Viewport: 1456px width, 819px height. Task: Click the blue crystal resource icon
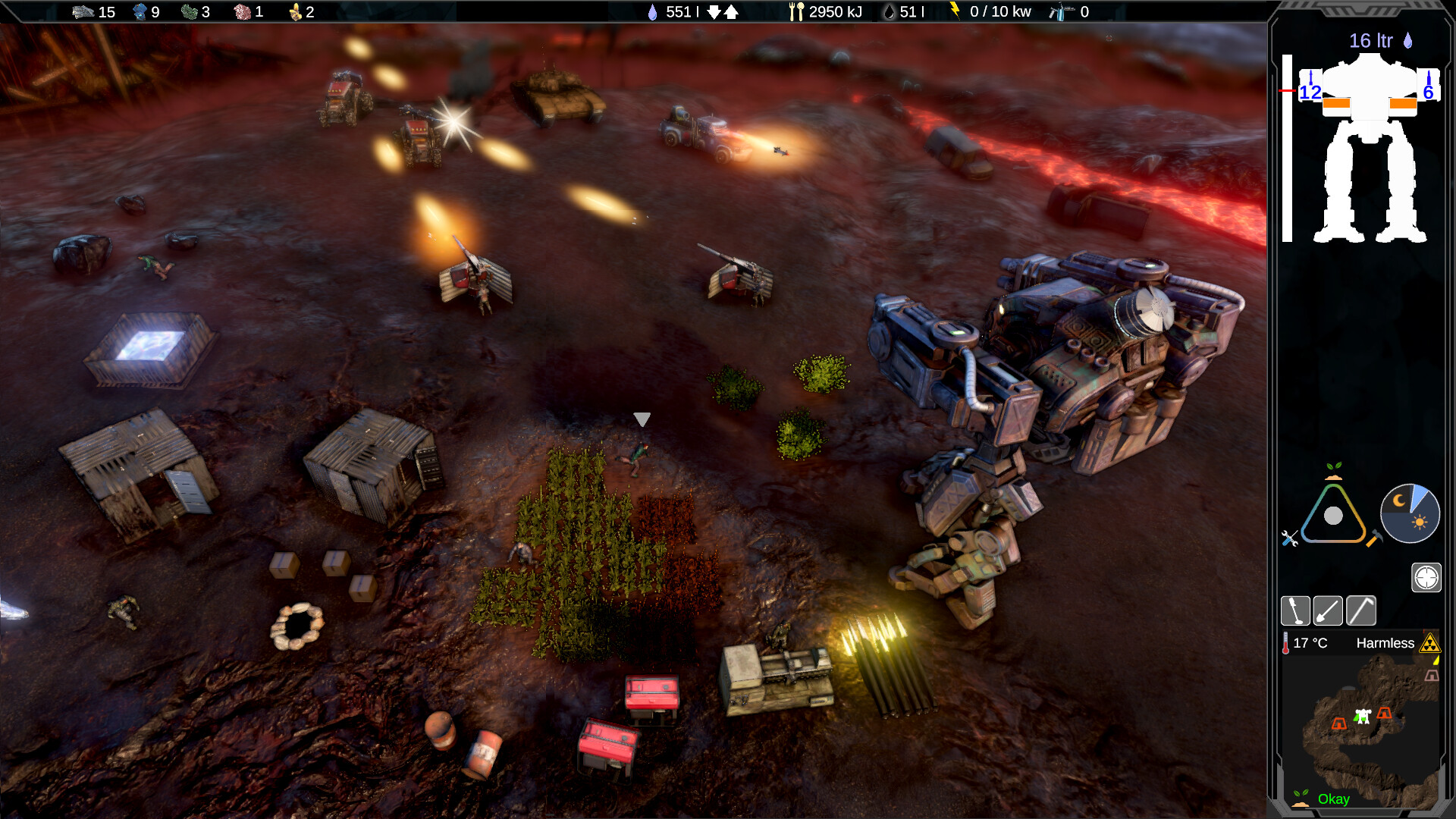click(140, 12)
